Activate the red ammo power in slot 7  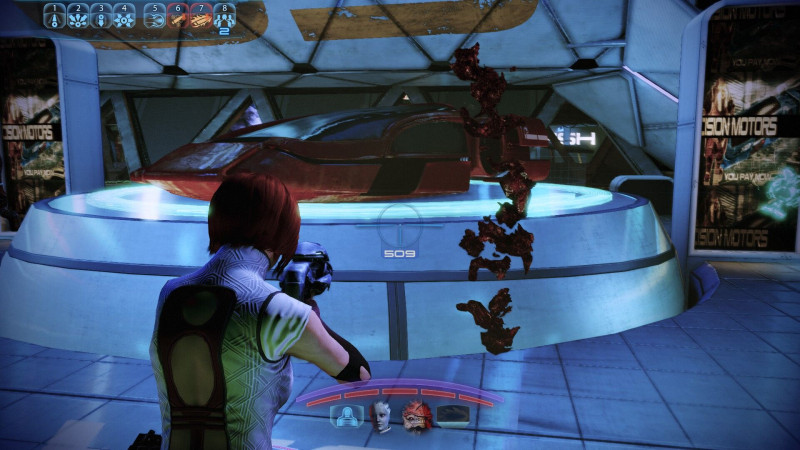(201, 16)
